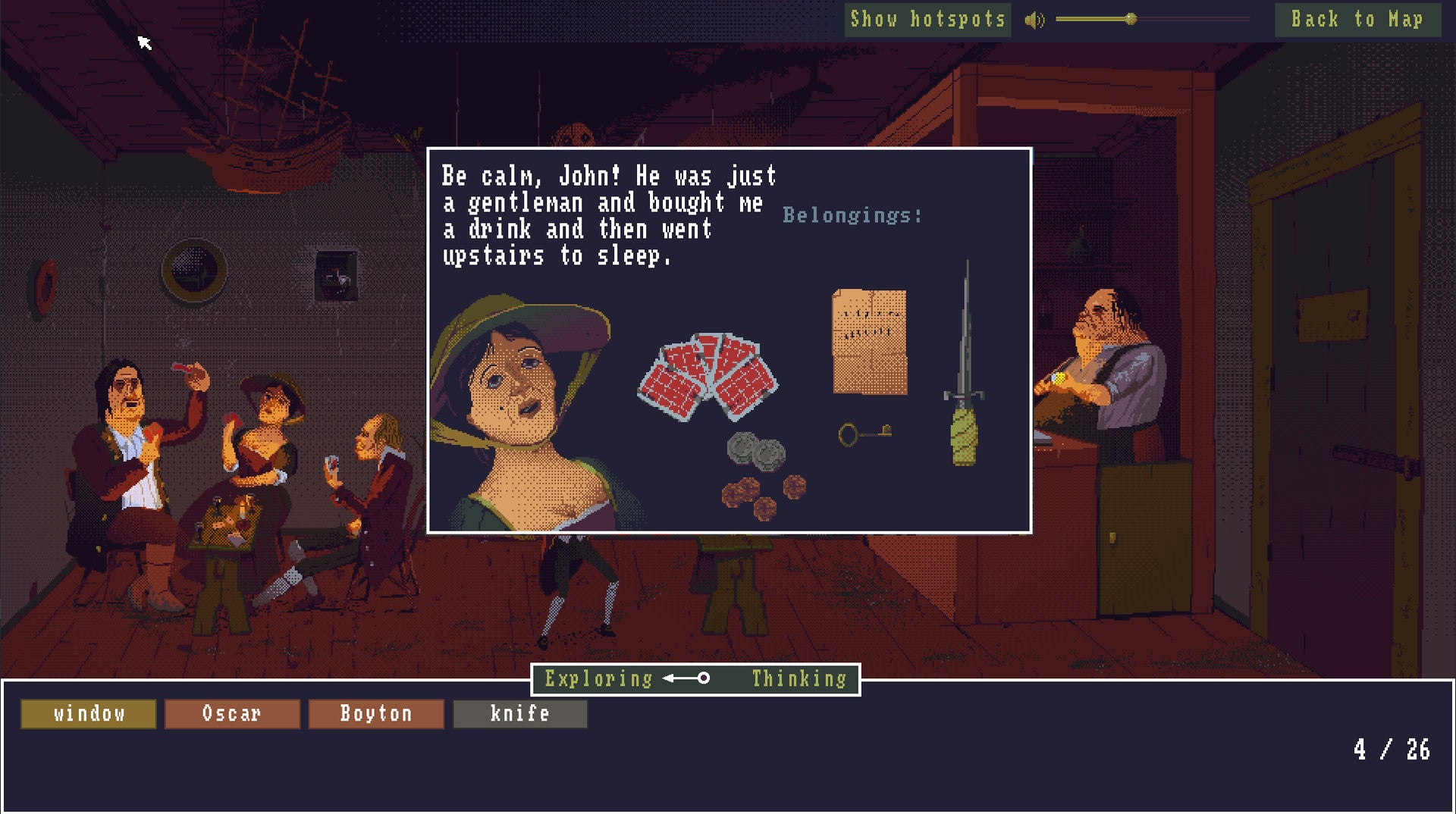1456x814 pixels.
Task: Select the "window" clue word
Action: pos(89,714)
